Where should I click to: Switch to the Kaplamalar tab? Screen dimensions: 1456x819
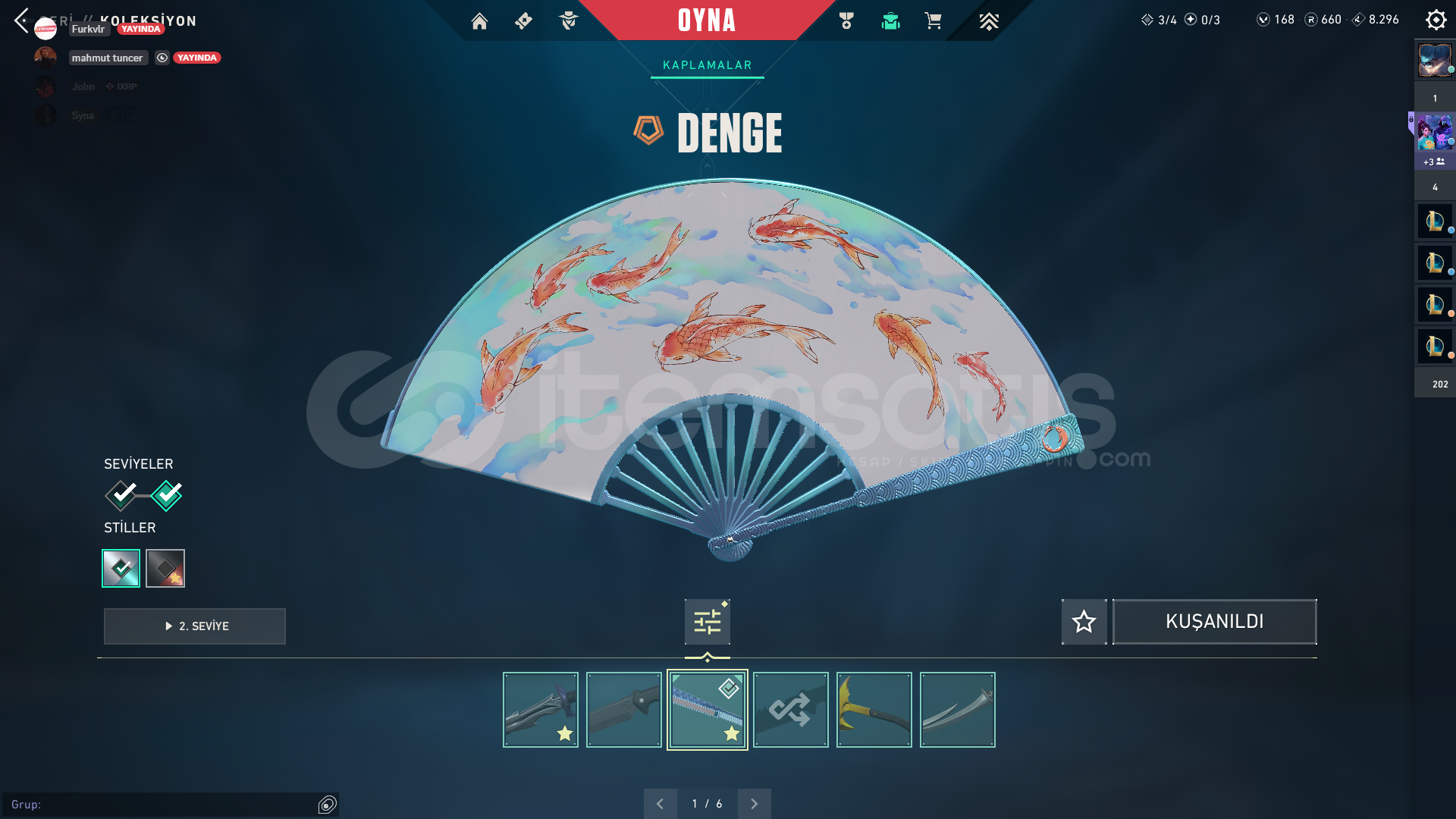point(707,65)
